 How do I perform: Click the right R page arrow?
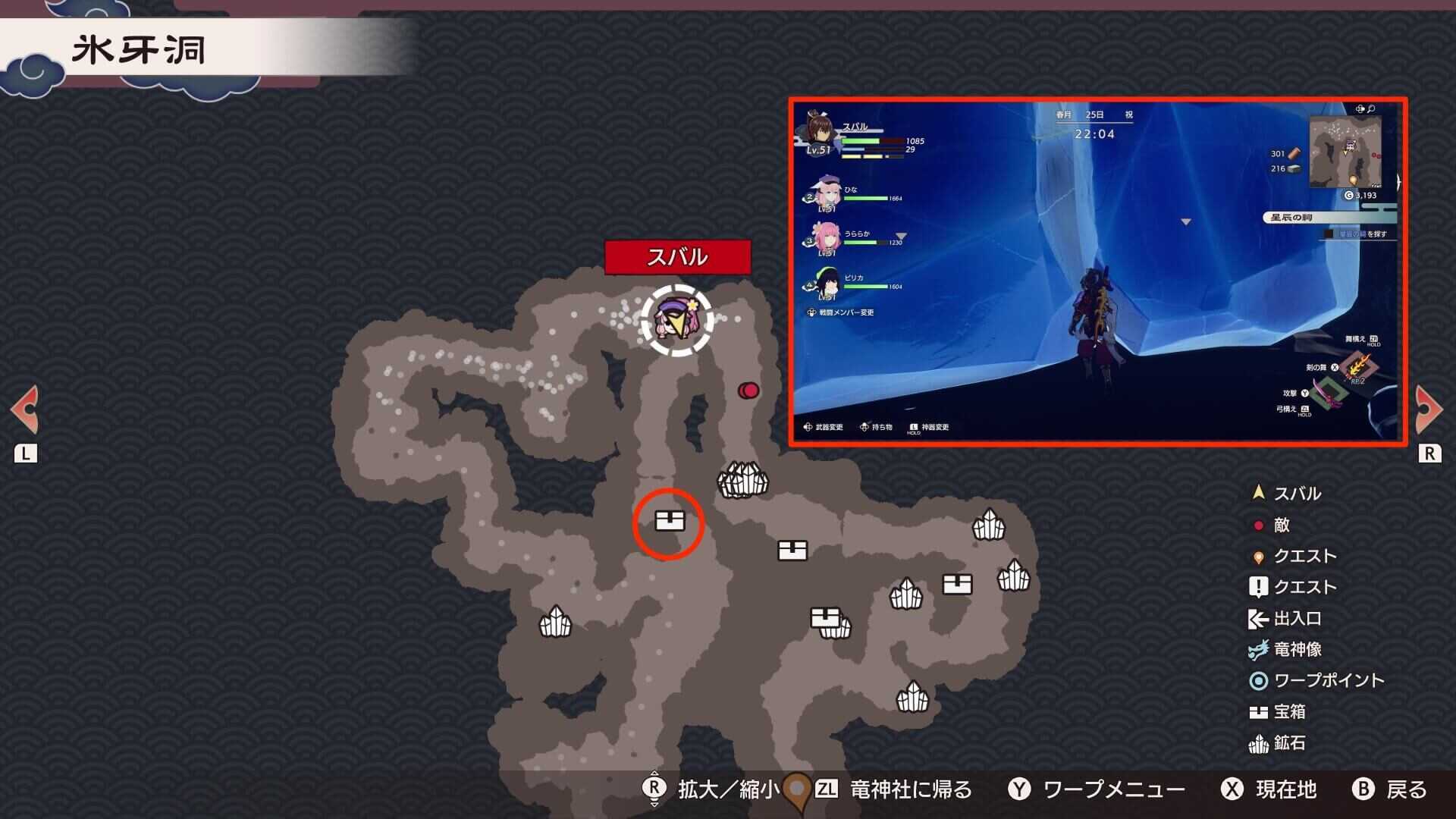tap(1430, 409)
